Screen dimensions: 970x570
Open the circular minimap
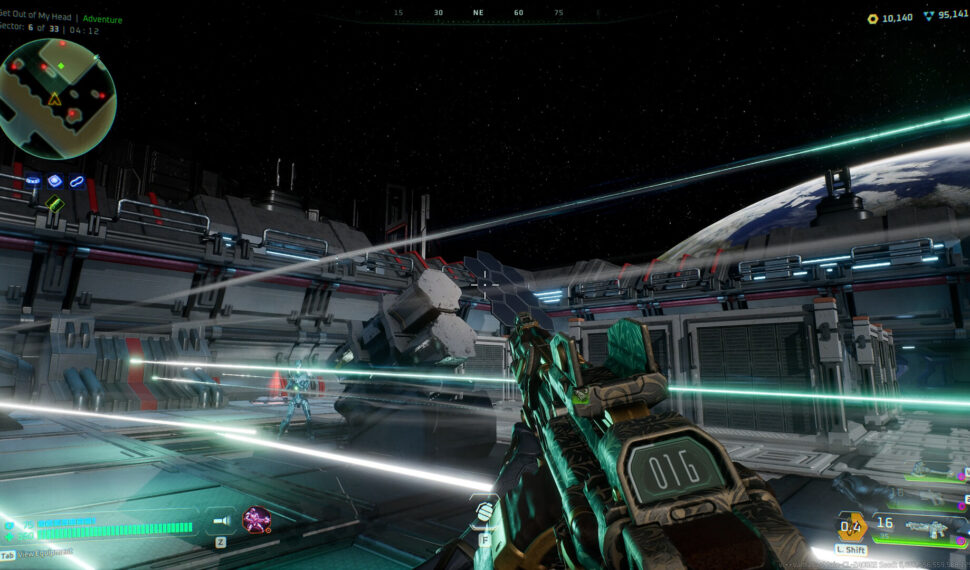coord(58,98)
